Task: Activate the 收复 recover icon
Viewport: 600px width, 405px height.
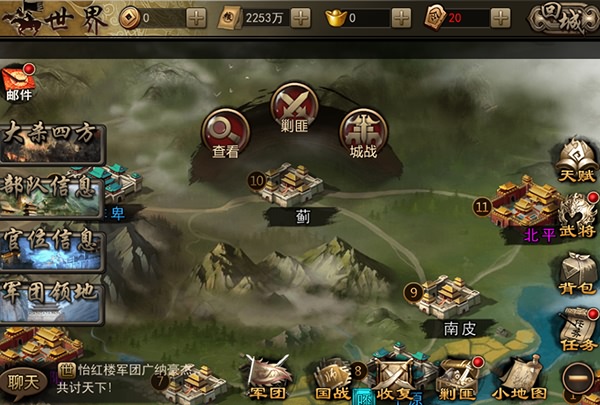Action: point(395,380)
